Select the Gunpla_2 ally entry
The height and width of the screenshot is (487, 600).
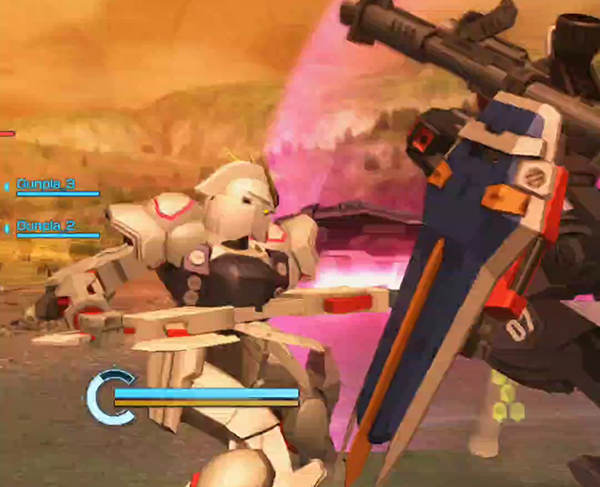tap(46, 226)
